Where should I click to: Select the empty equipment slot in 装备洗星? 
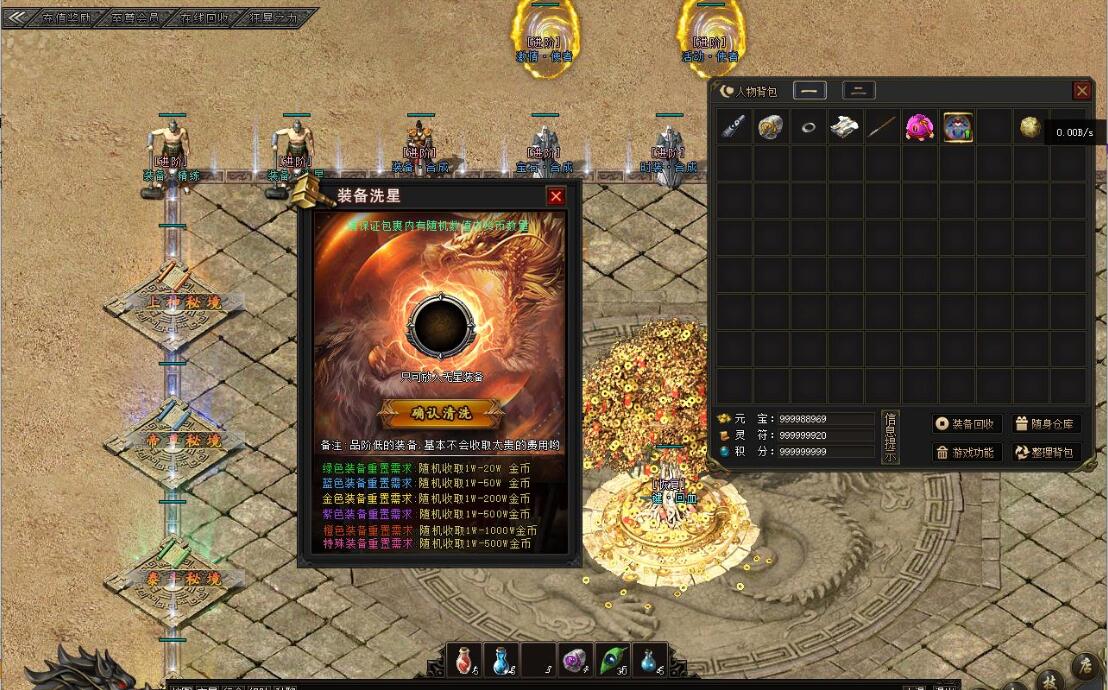tap(439, 326)
